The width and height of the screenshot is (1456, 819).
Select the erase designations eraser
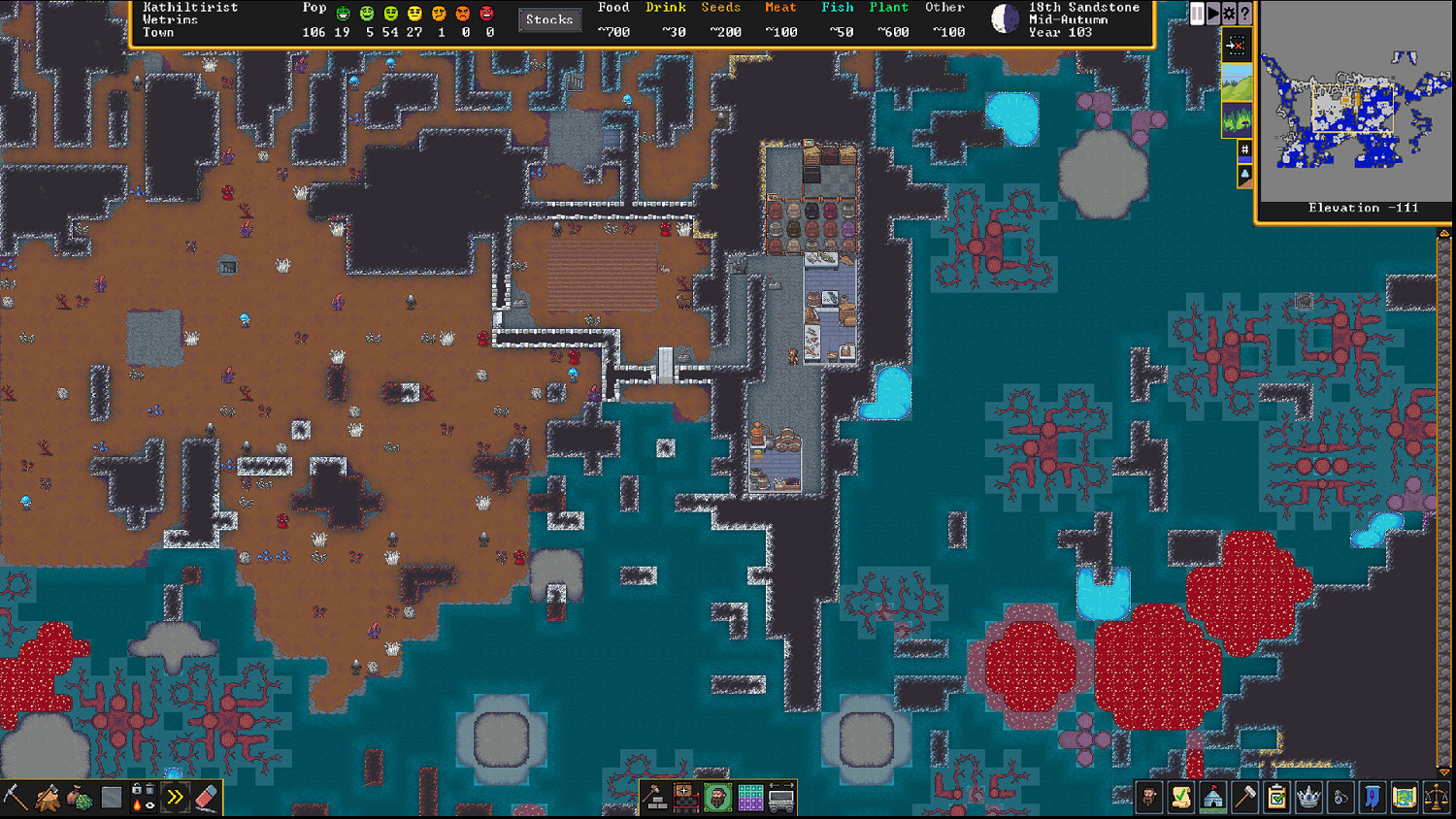(206, 797)
